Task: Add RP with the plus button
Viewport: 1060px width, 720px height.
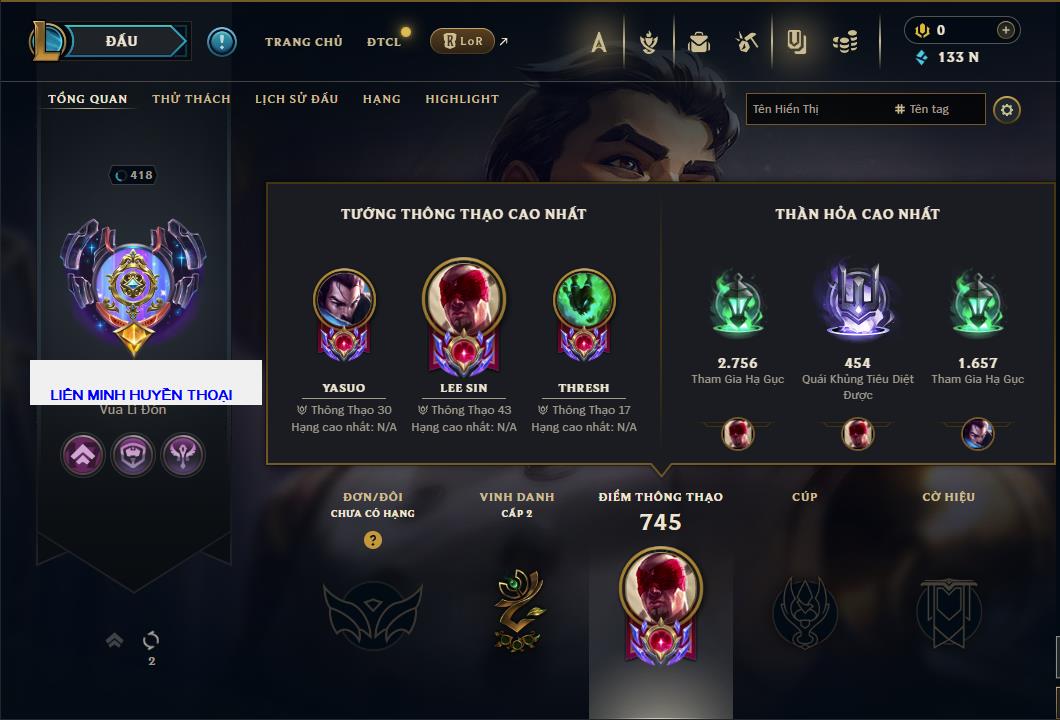Action: pyautogui.click(x=1005, y=30)
